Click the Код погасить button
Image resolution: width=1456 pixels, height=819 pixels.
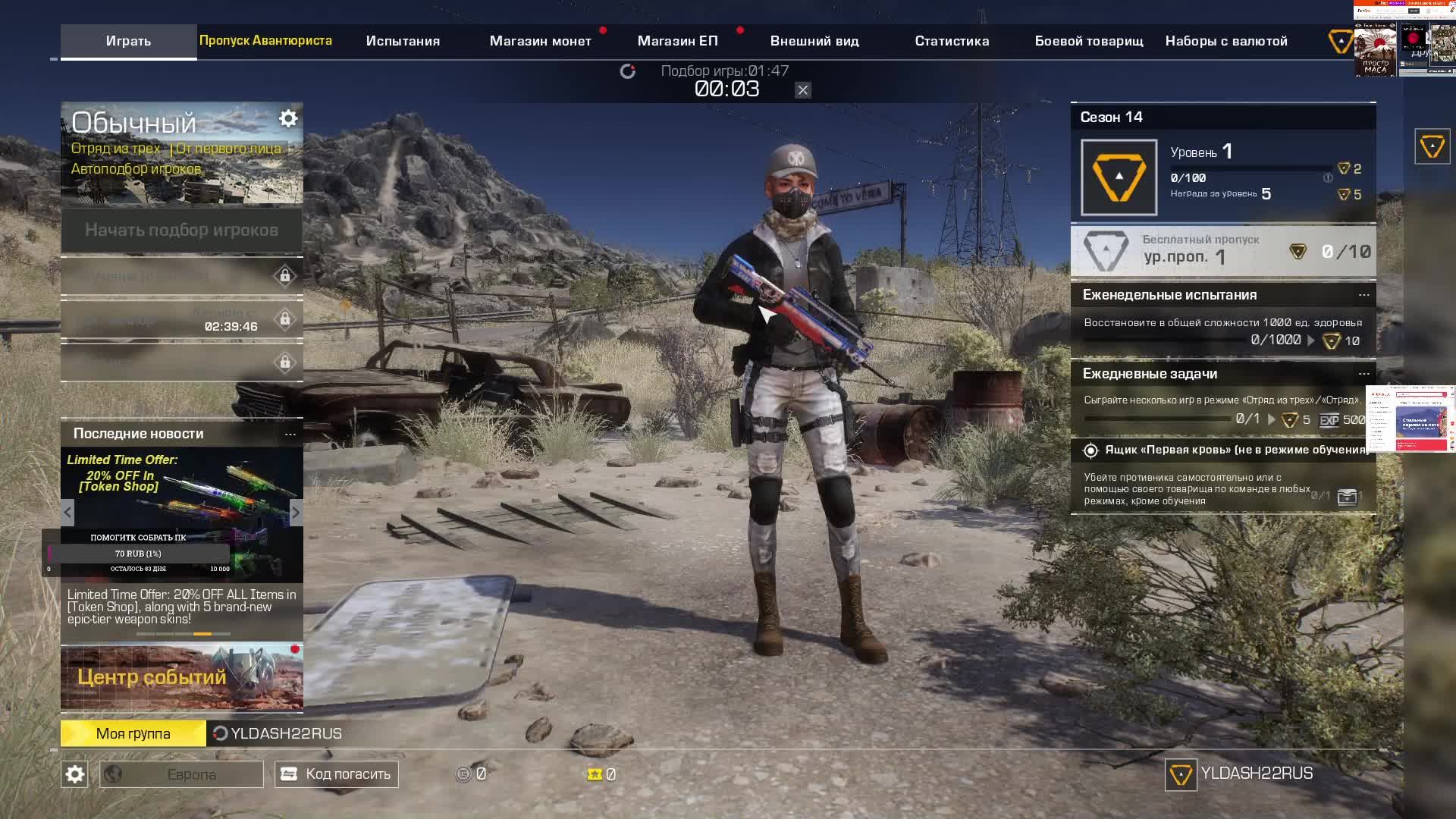(336, 774)
